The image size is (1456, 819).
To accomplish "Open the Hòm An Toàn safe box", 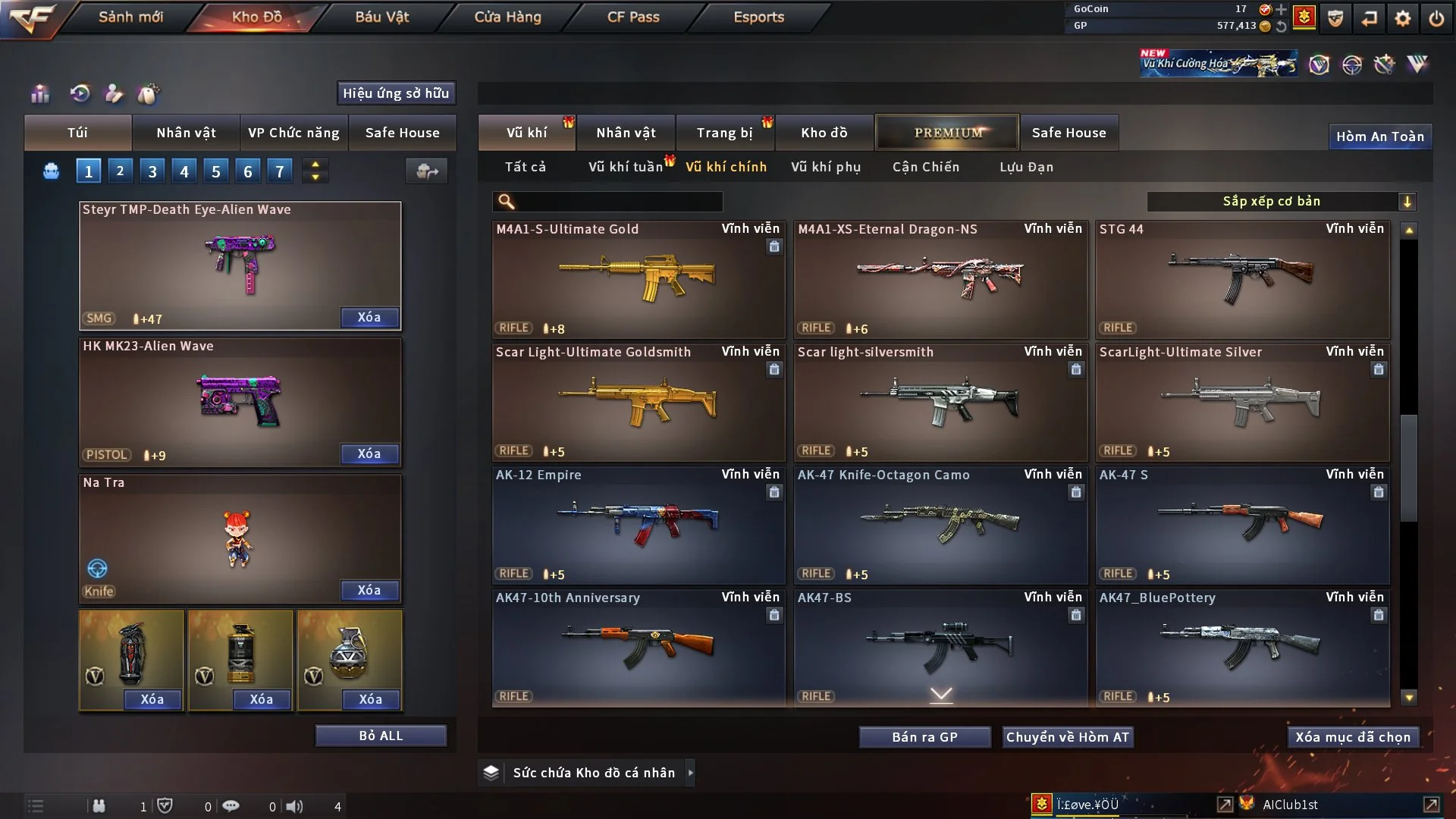I will (1379, 136).
